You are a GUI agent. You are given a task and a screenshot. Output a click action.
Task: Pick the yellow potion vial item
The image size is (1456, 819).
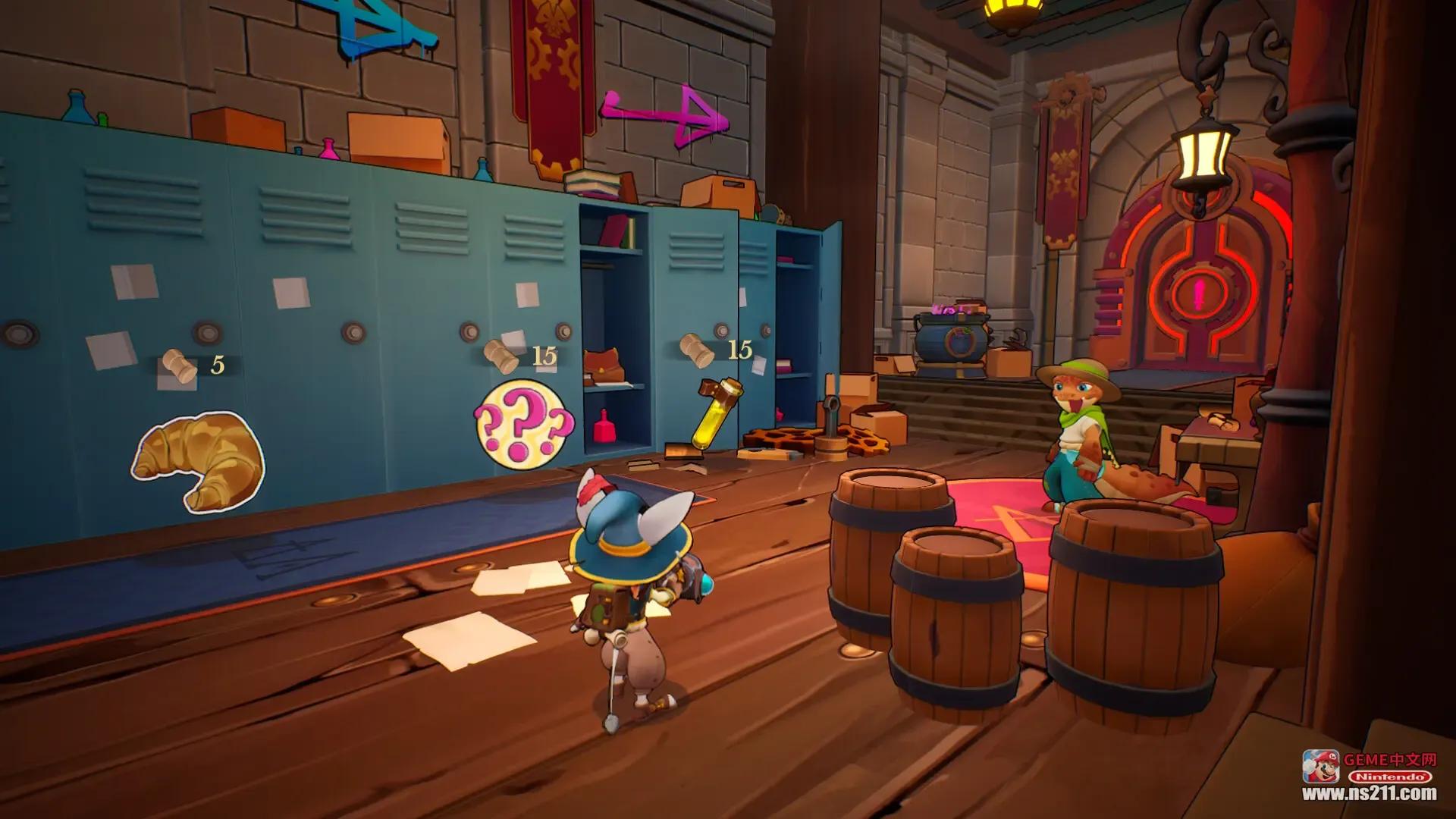[714, 412]
